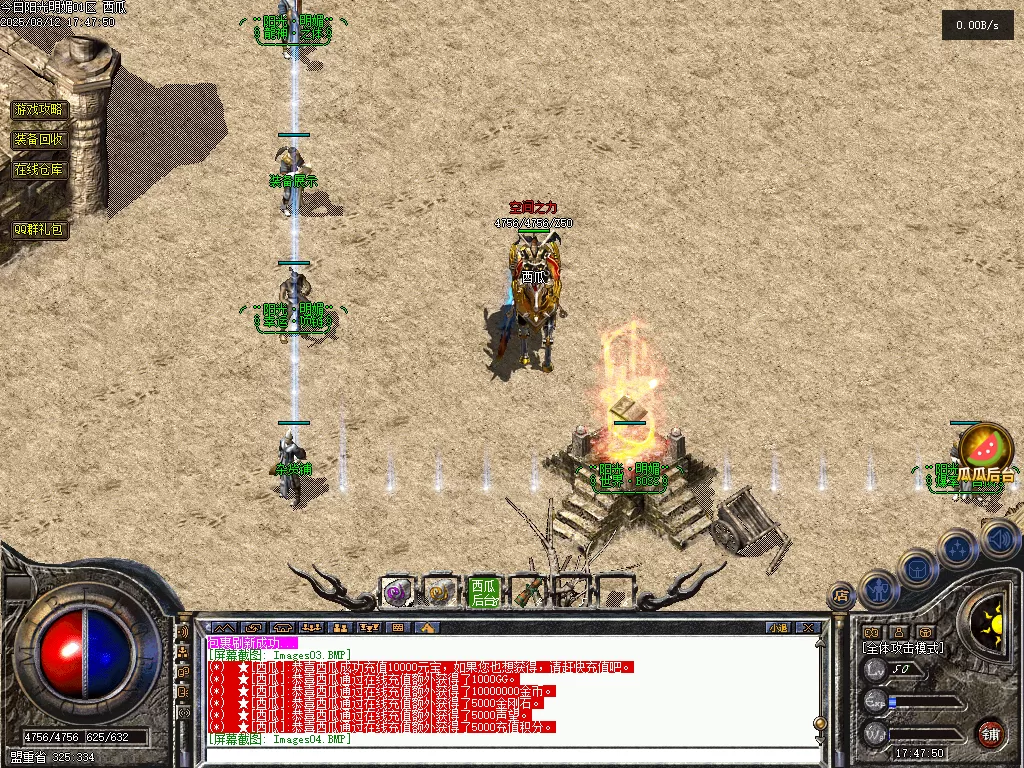Click the 装备回收 equipment recycle button
This screenshot has width=1024, height=768.
tap(40, 139)
